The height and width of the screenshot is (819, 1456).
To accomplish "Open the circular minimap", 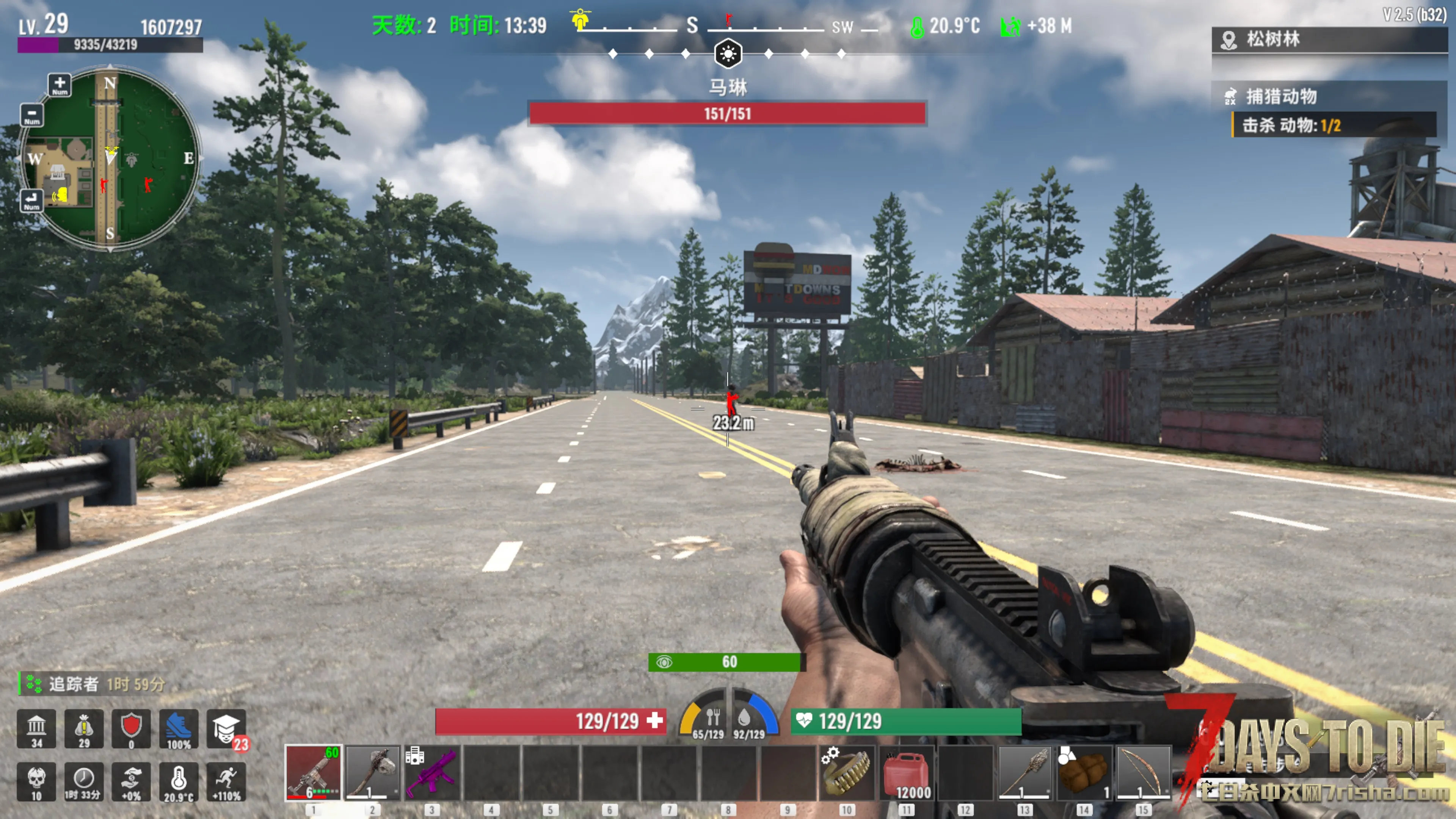I will pyautogui.click(x=110, y=158).
